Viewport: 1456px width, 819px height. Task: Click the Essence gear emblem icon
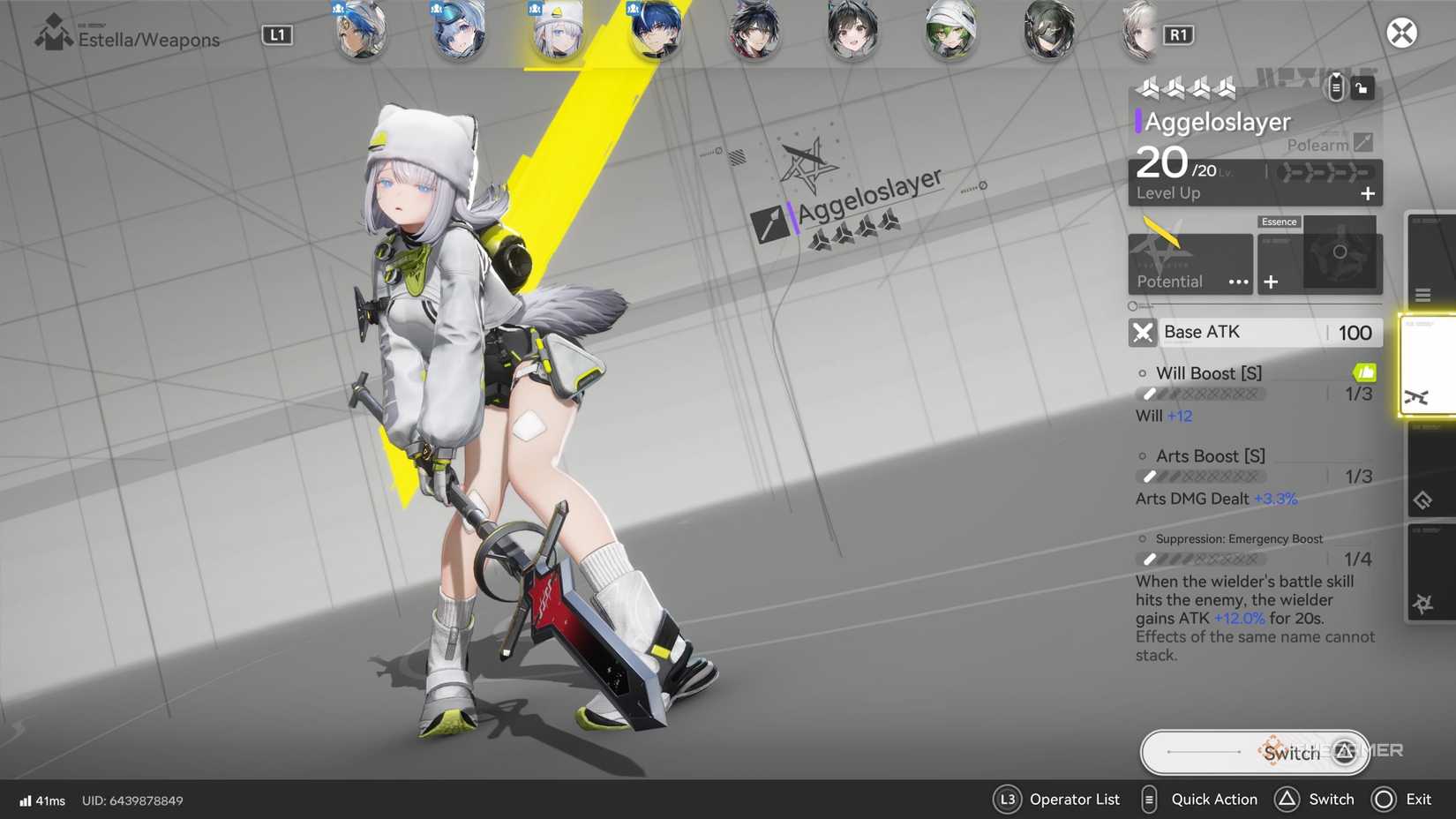(x=1341, y=252)
